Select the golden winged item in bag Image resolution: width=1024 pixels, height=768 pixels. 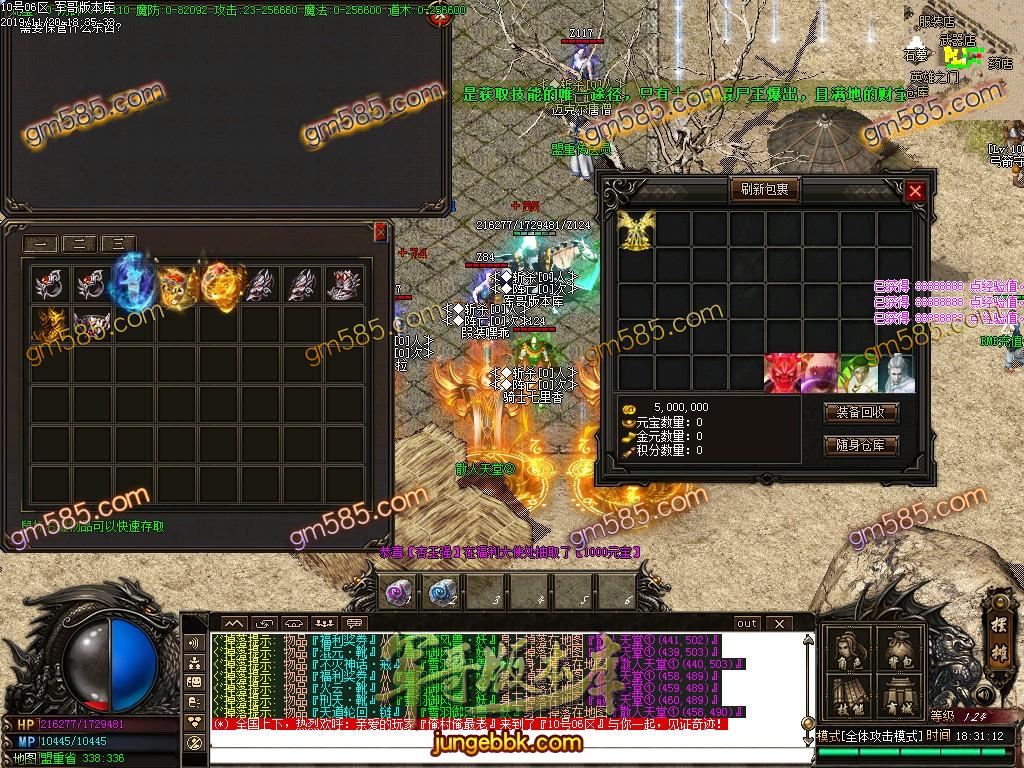coord(635,229)
